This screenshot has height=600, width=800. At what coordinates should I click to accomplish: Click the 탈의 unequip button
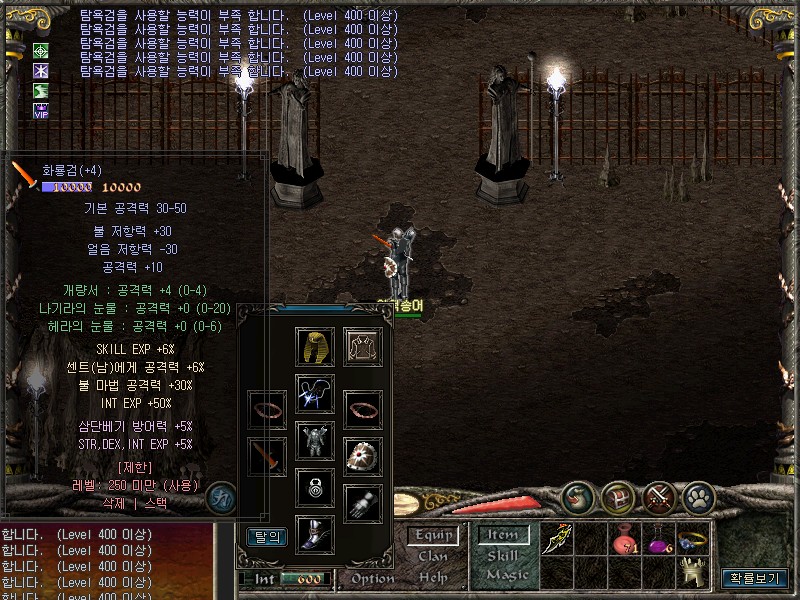point(266,537)
